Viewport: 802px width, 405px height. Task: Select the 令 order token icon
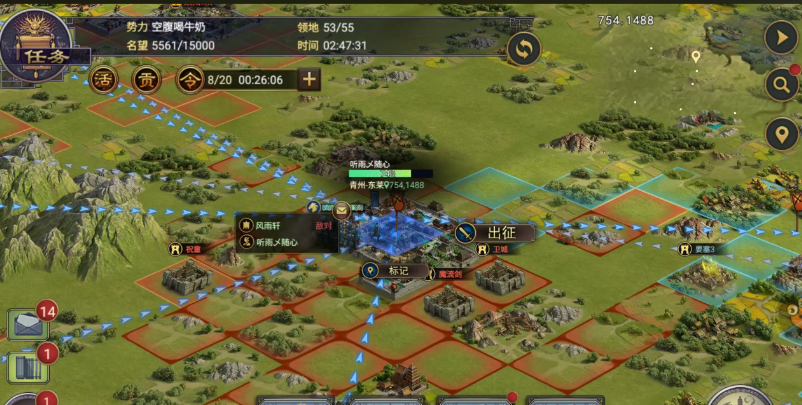pyautogui.click(x=189, y=80)
